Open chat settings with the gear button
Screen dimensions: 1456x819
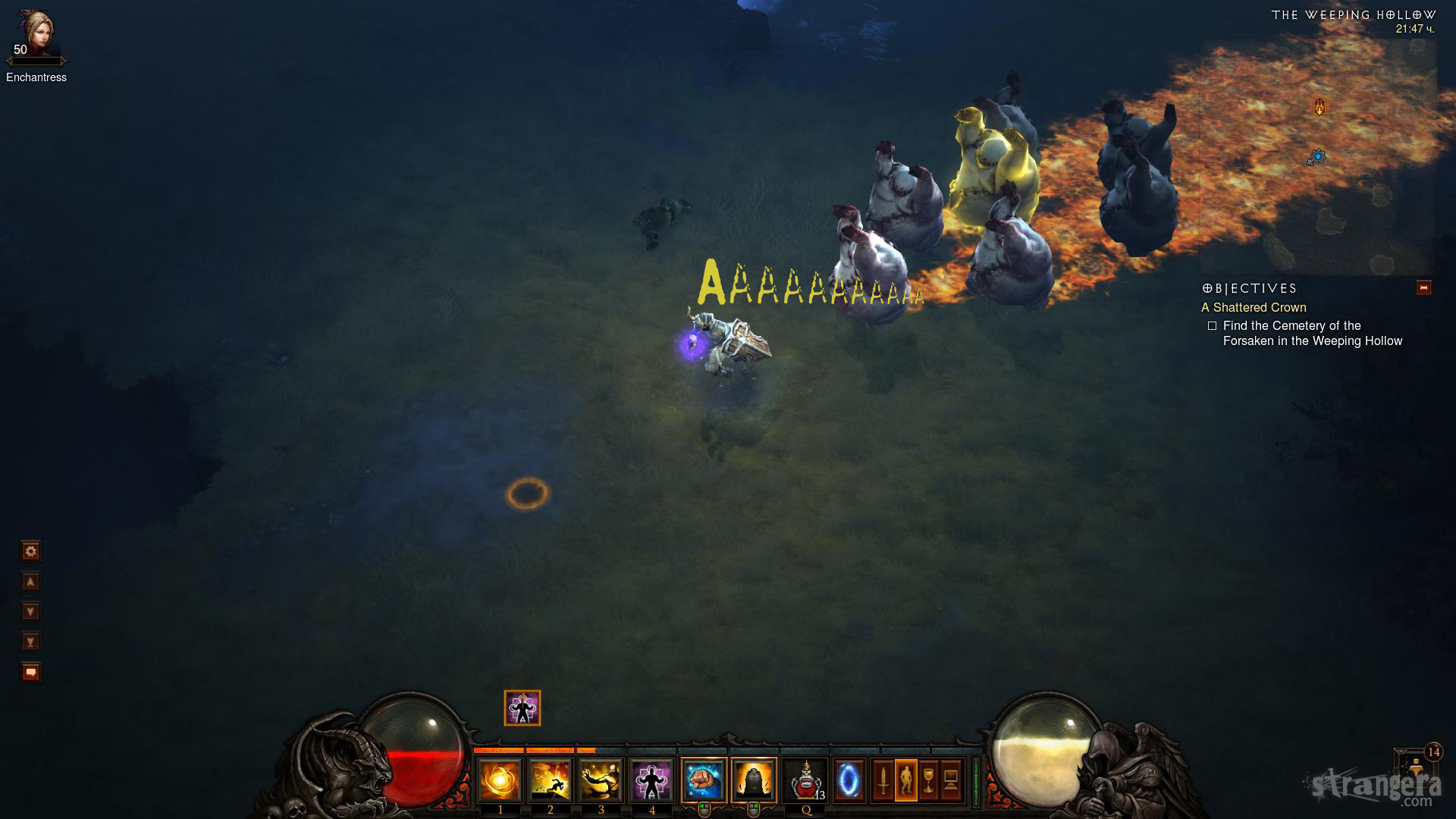tap(30, 551)
